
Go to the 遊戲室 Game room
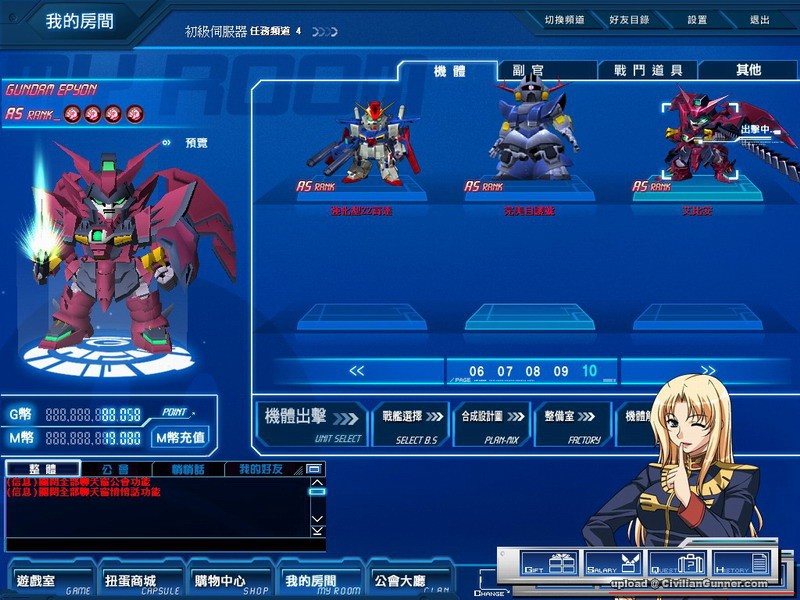pyautogui.click(x=40, y=581)
